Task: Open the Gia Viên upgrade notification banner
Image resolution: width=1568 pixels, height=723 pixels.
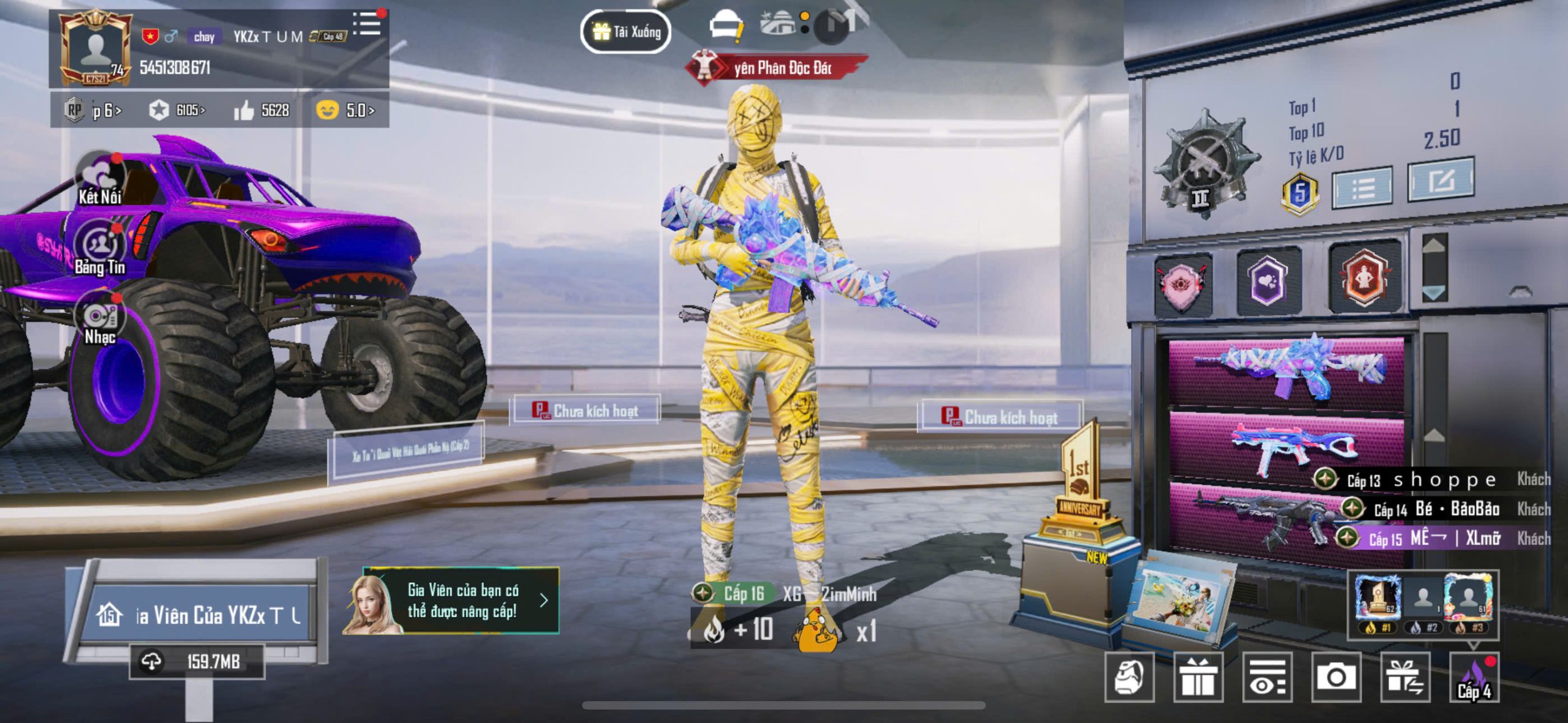Action: coord(452,601)
